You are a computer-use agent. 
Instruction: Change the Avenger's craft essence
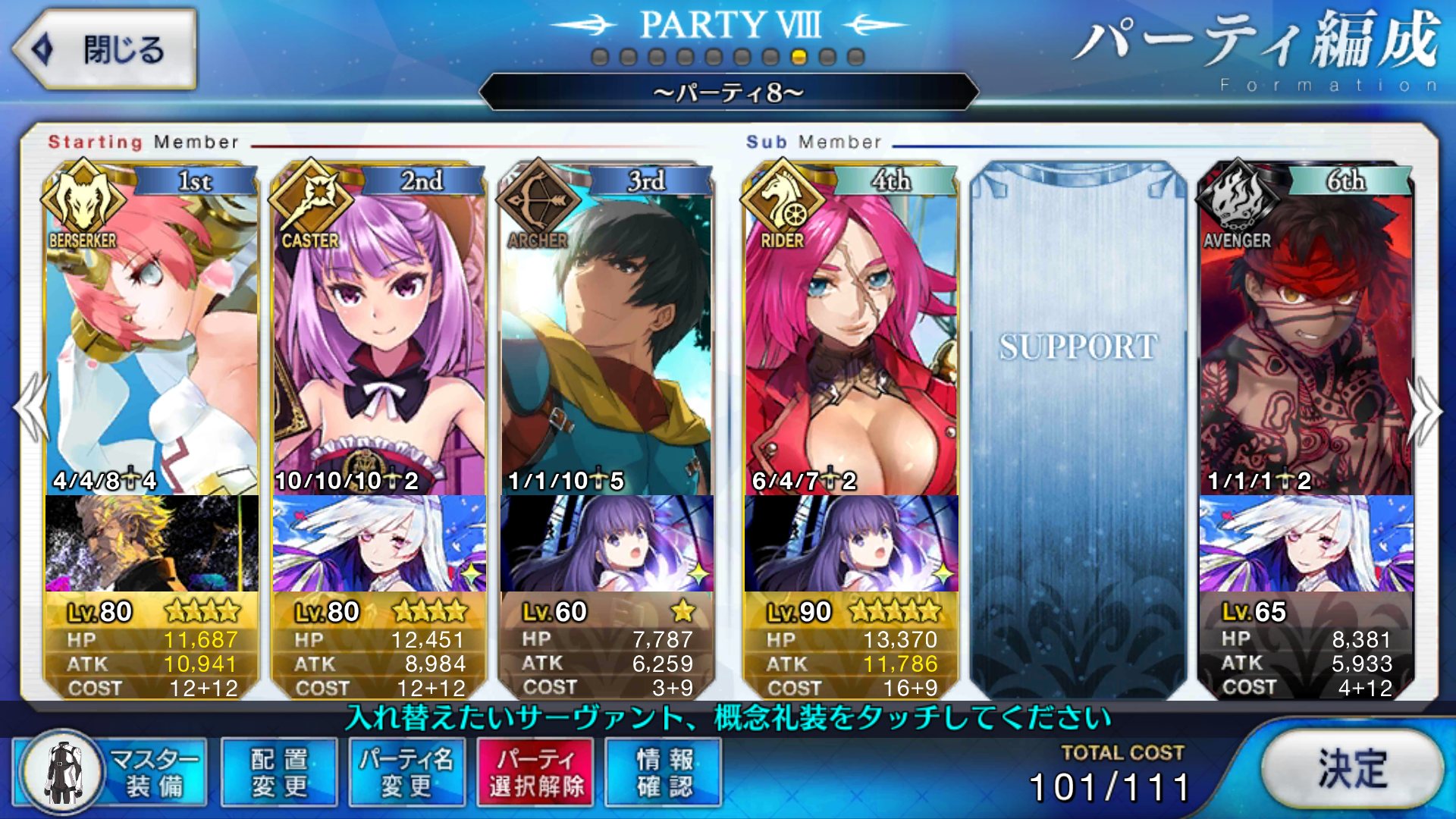pyautogui.click(x=1306, y=543)
